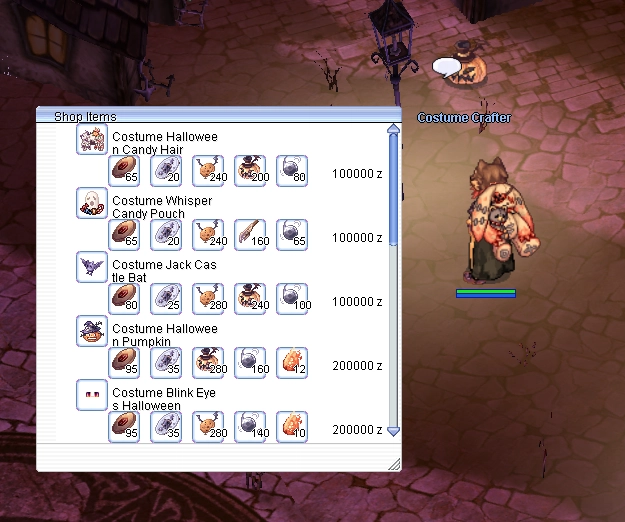Click the pumpkin ingredient requiring 200
Screen dimensions: 625x522
250,171
